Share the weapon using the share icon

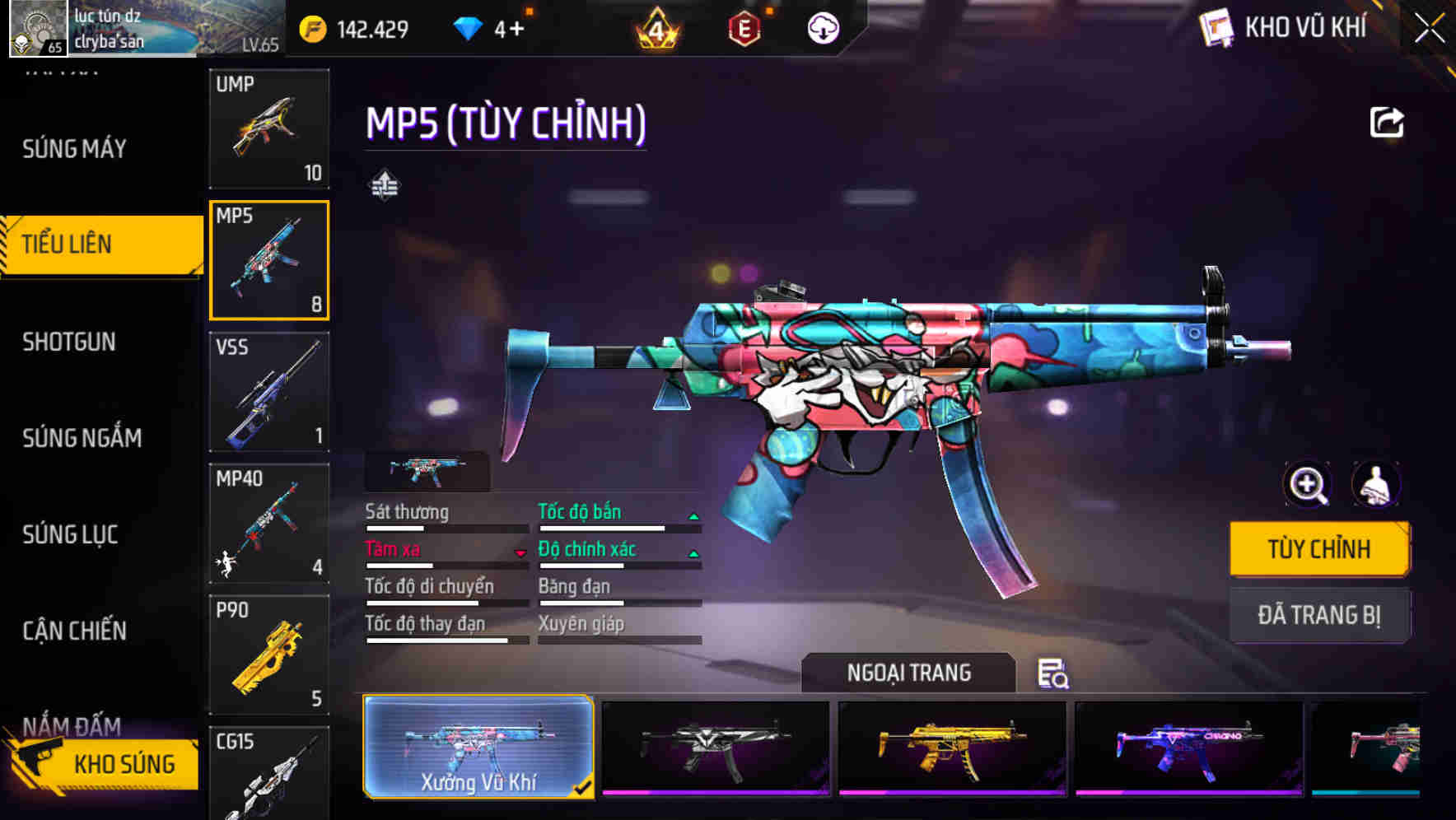click(x=1387, y=123)
